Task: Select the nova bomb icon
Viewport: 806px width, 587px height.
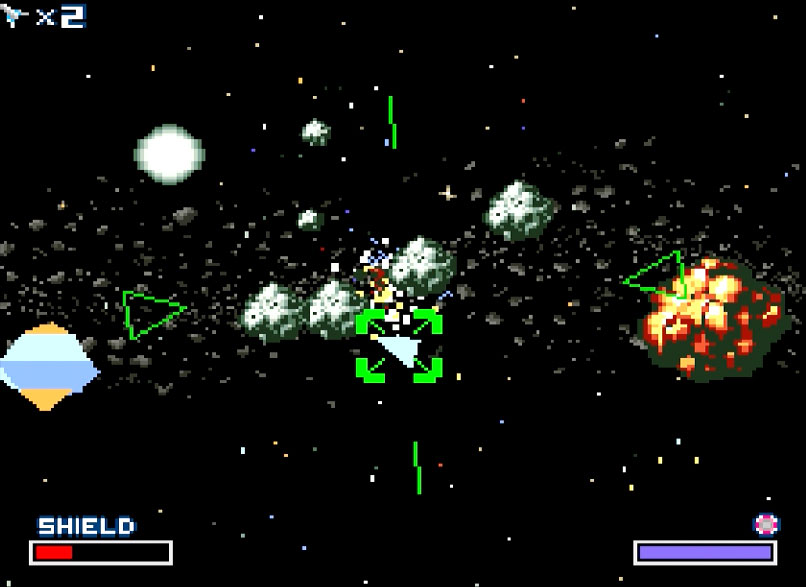Action: 766,523
